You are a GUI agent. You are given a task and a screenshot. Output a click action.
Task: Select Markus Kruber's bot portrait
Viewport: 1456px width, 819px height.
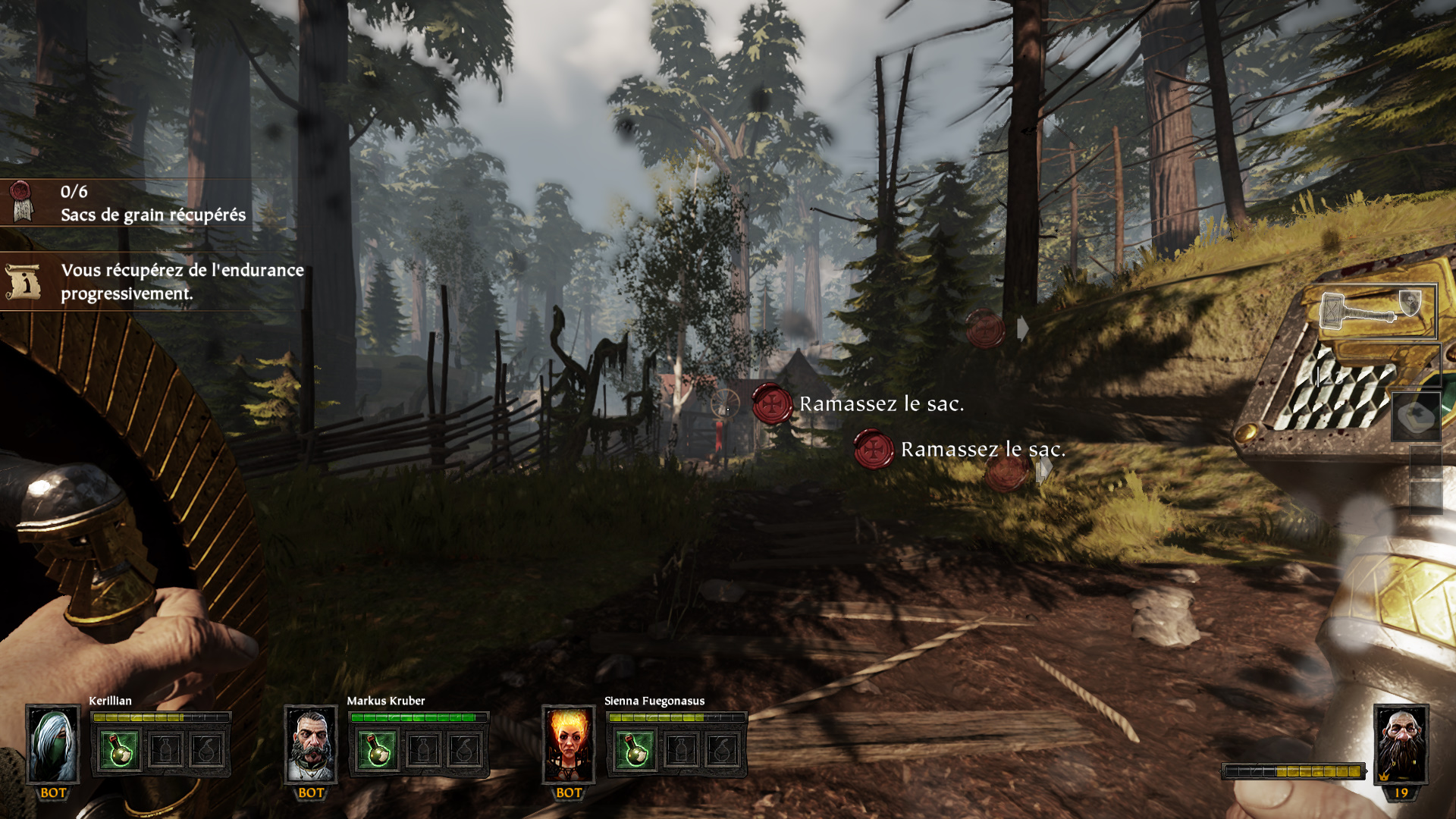click(x=311, y=744)
